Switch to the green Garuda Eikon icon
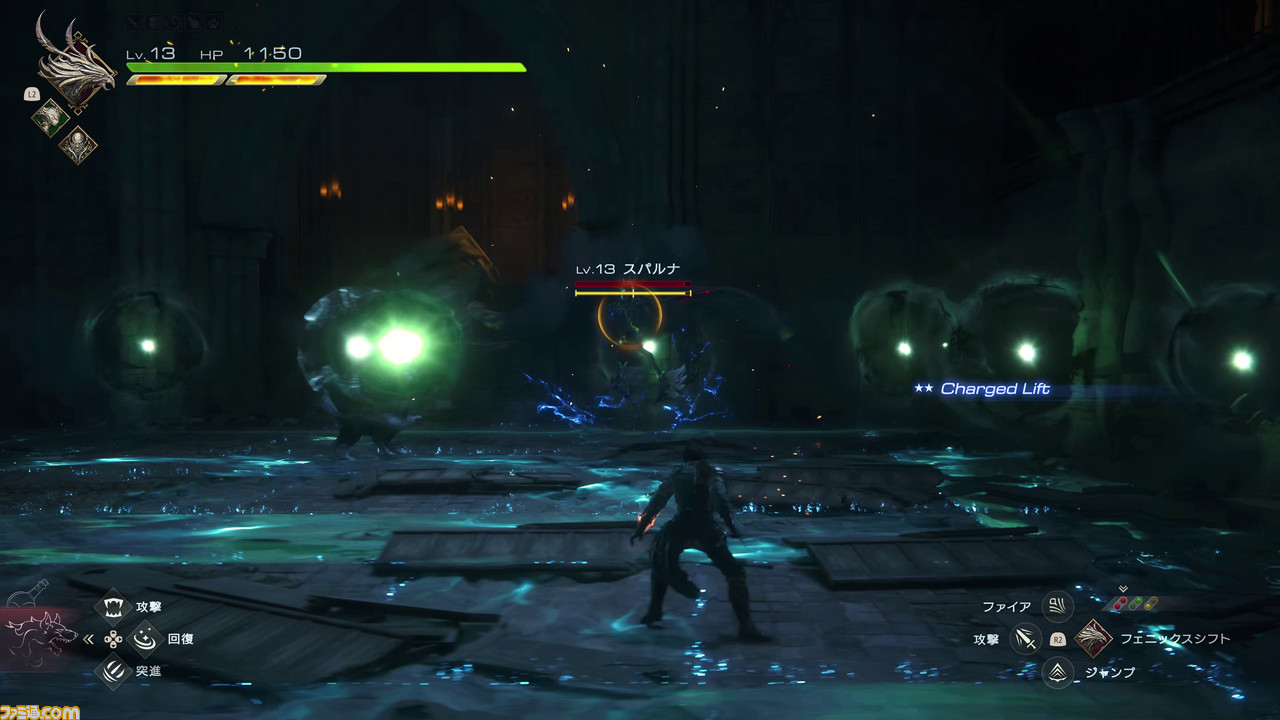1280x720 pixels. [50, 118]
